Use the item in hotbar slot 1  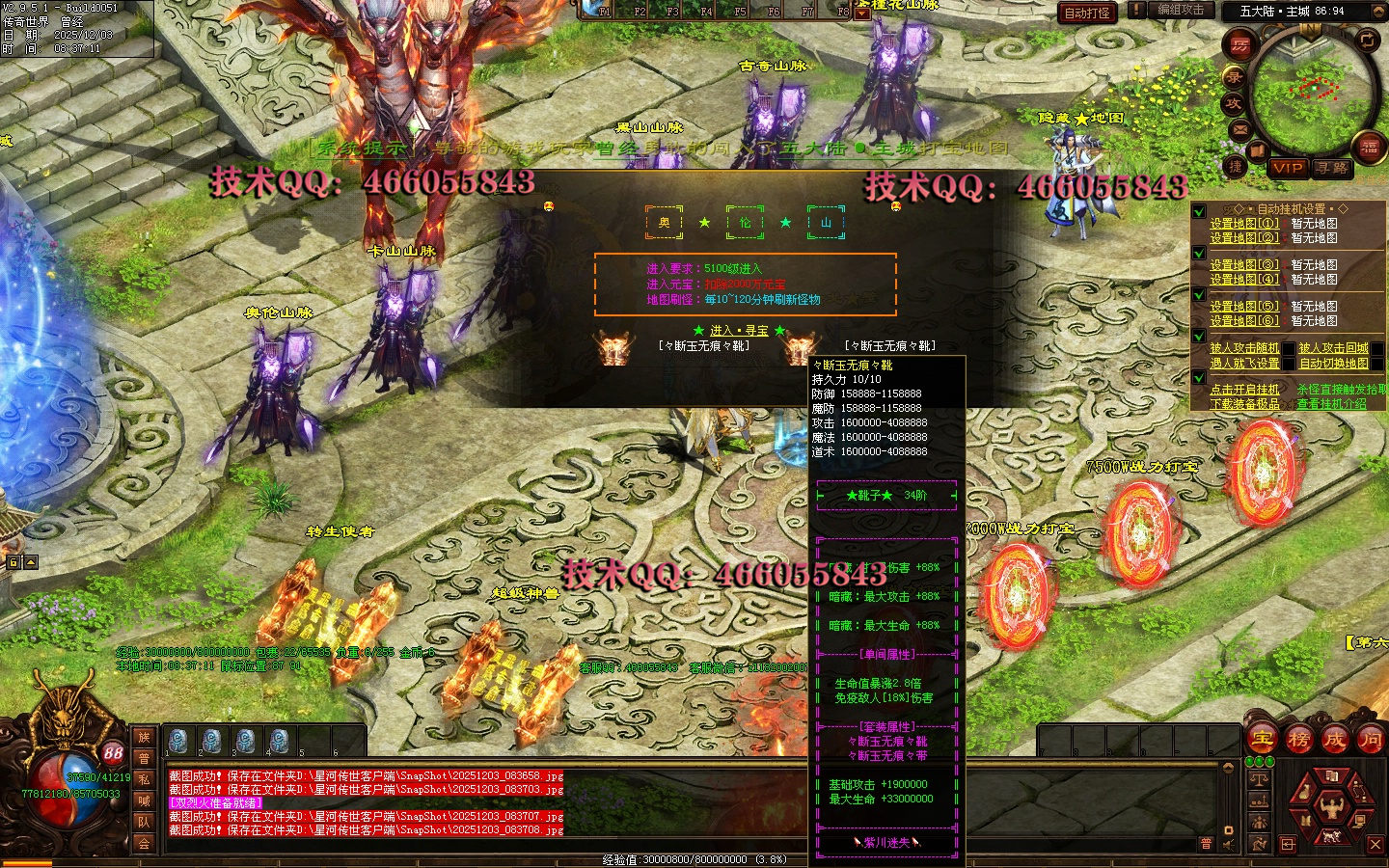[177, 741]
